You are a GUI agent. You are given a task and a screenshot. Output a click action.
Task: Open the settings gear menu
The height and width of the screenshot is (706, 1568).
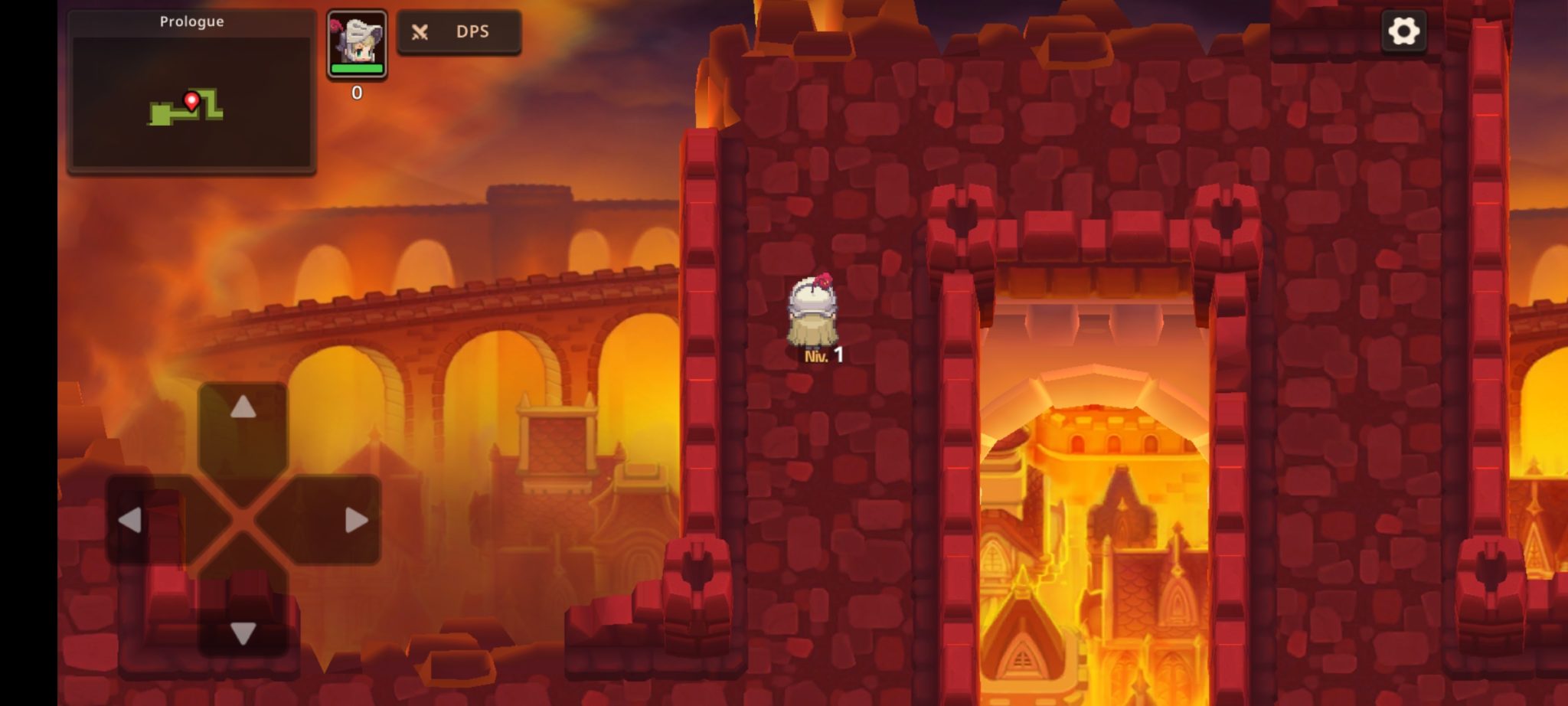point(1403,31)
